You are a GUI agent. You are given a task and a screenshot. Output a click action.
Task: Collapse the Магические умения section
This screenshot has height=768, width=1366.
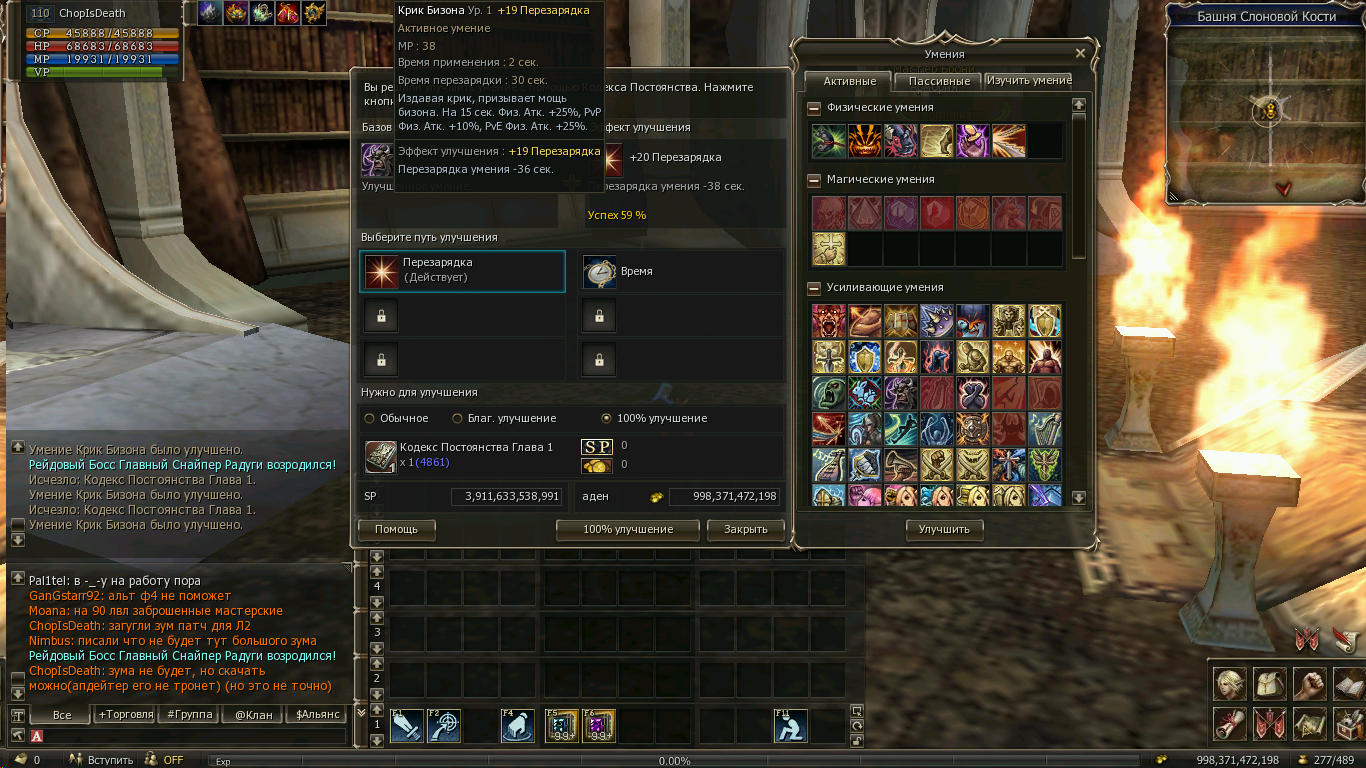(814, 180)
